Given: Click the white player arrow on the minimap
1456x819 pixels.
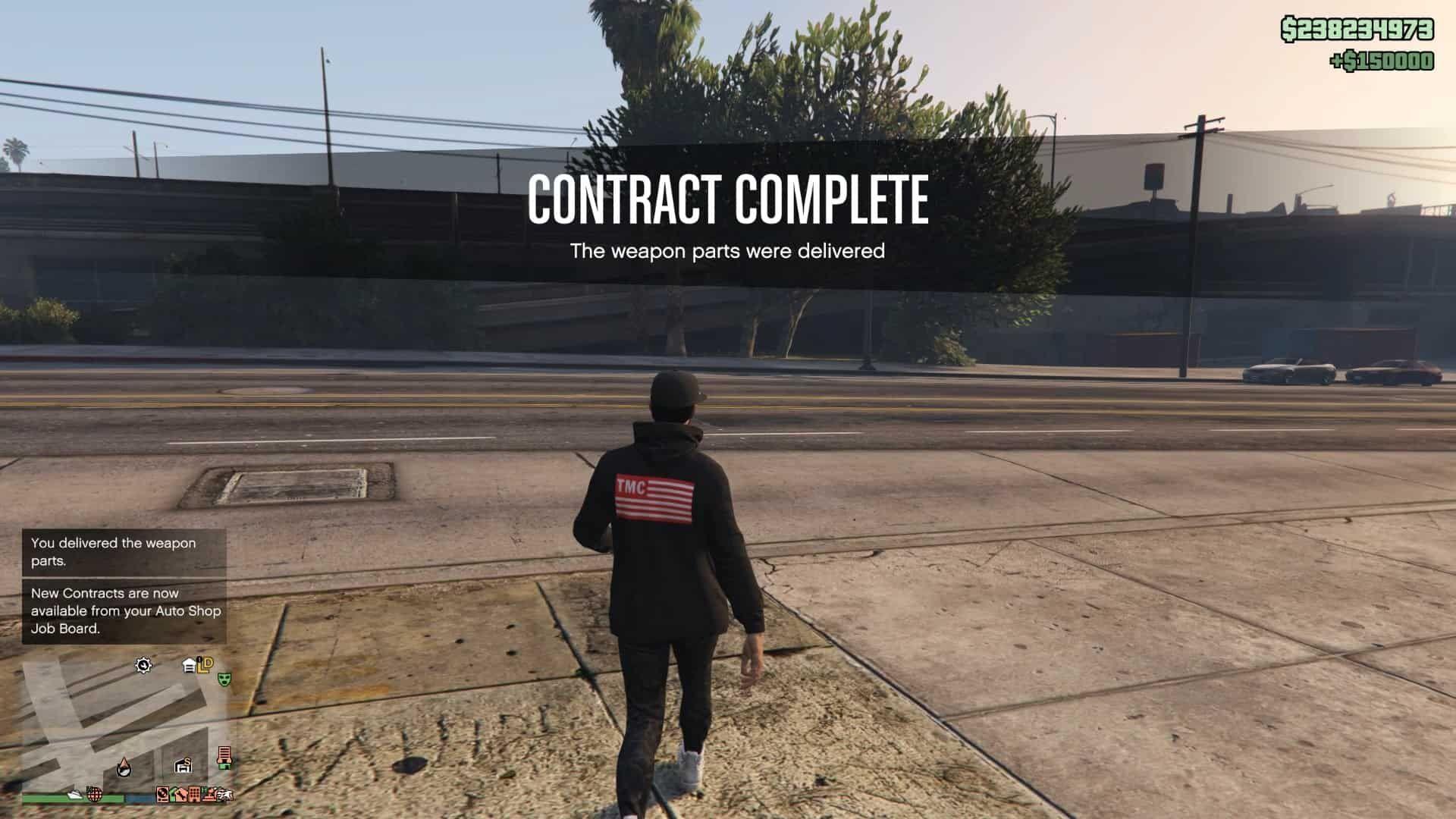Looking at the screenshot, I should (124, 767).
